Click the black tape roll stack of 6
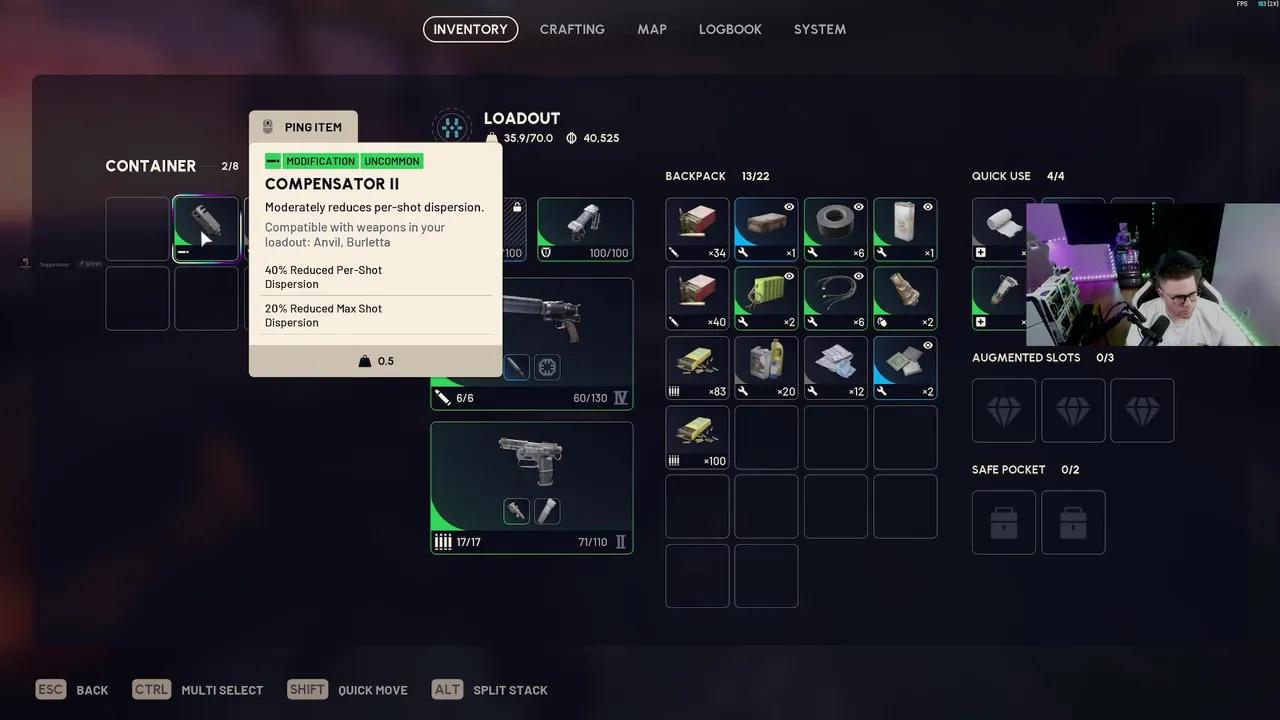This screenshot has height=720, width=1280. 836,229
